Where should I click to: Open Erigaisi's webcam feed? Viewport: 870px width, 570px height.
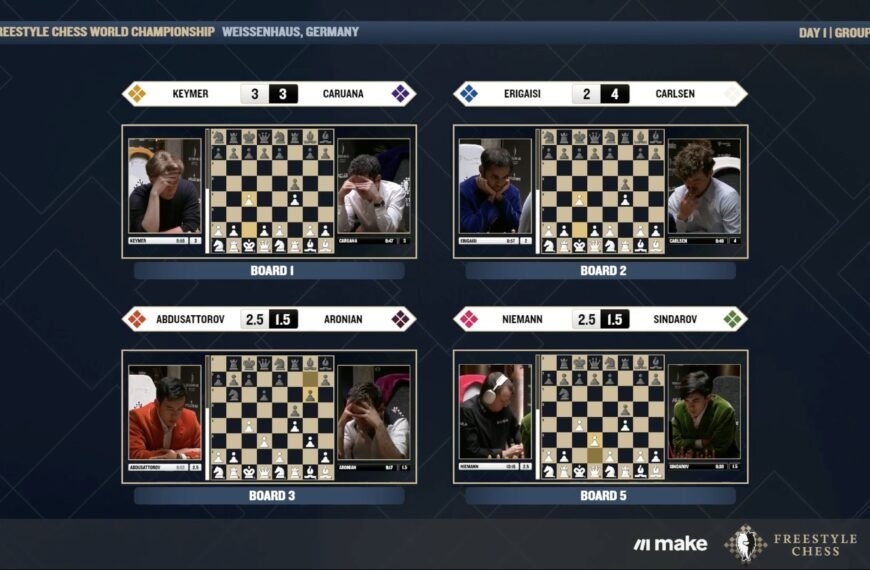pos(493,190)
